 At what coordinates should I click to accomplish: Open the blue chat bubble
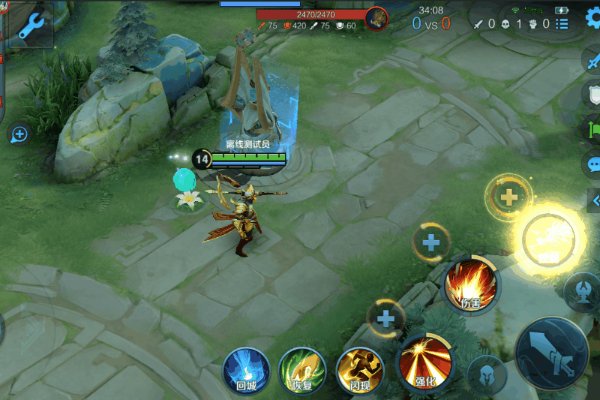(x=593, y=165)
